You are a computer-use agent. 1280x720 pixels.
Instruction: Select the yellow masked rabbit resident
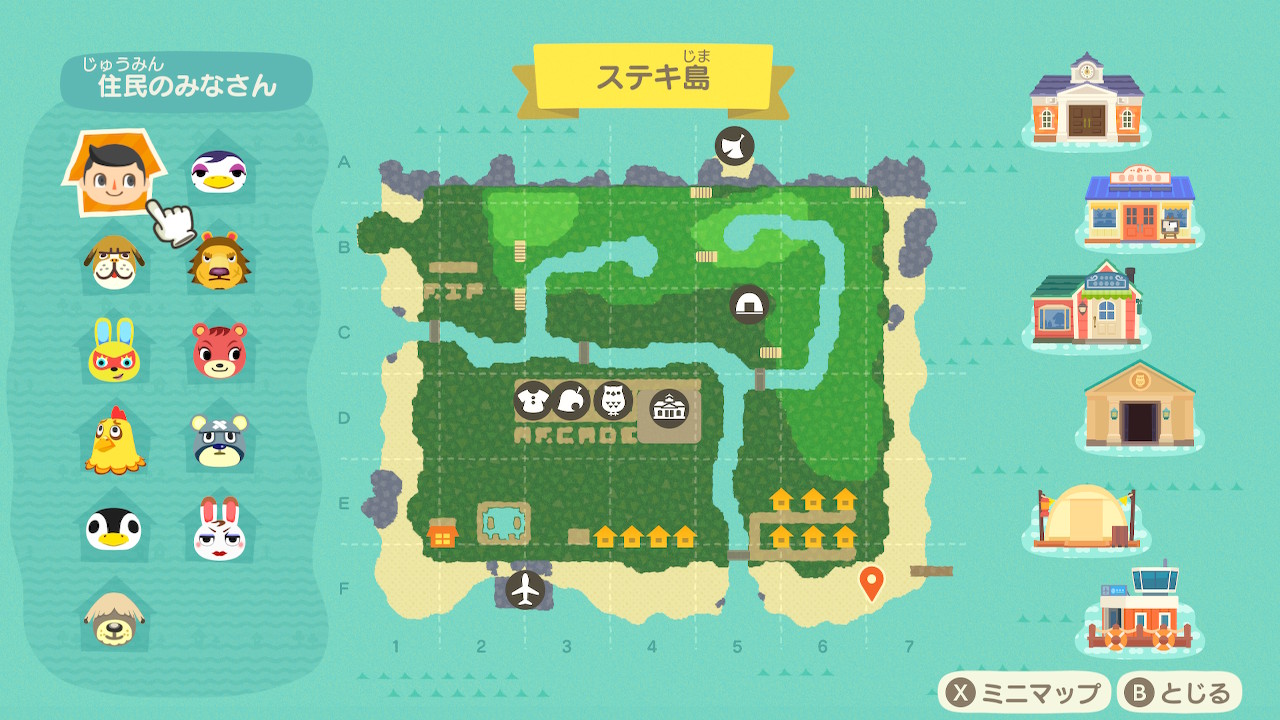(113, 350)
